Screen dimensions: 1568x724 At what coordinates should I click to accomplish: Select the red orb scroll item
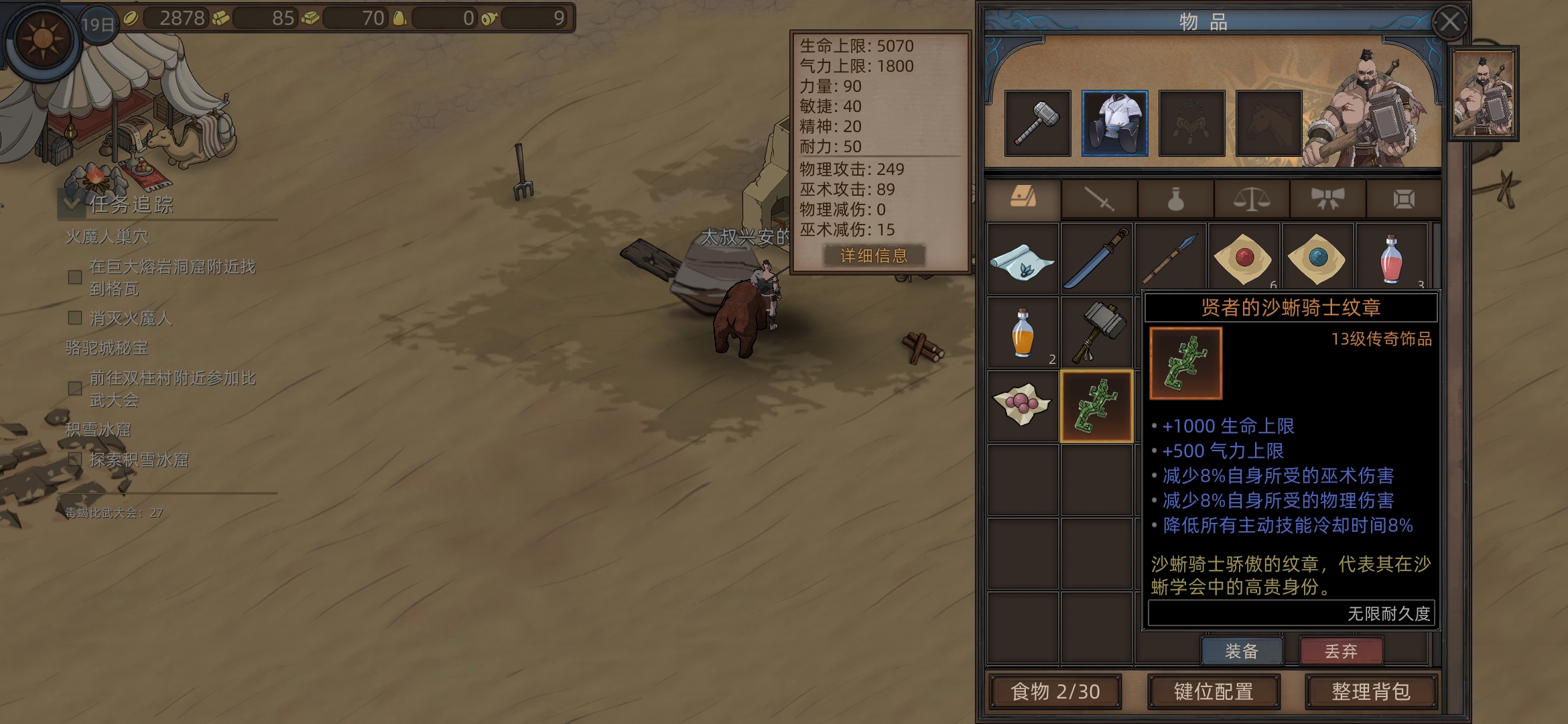(x=1244, y=259)
